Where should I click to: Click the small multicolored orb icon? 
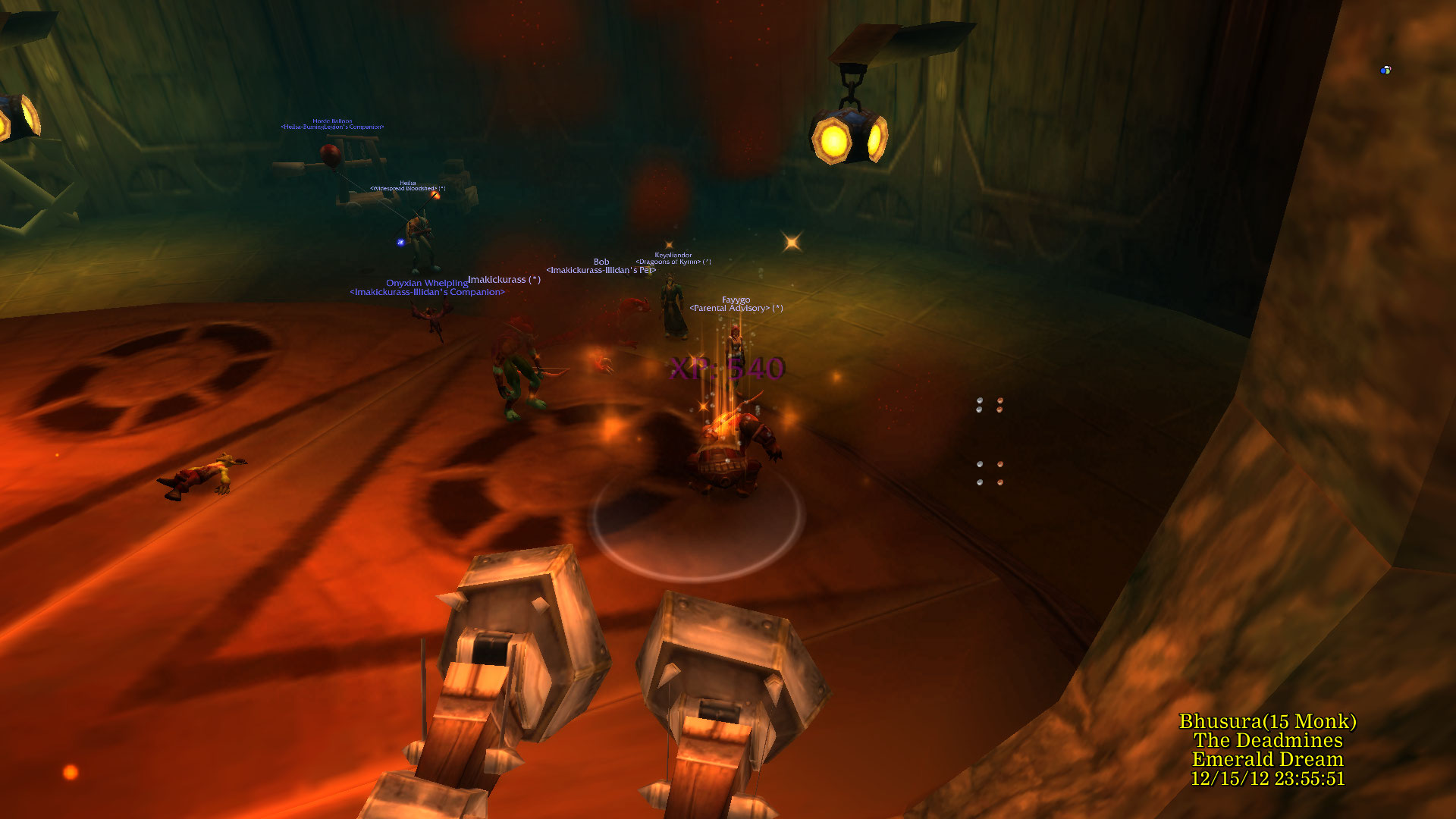click(x=1385, y=71)
